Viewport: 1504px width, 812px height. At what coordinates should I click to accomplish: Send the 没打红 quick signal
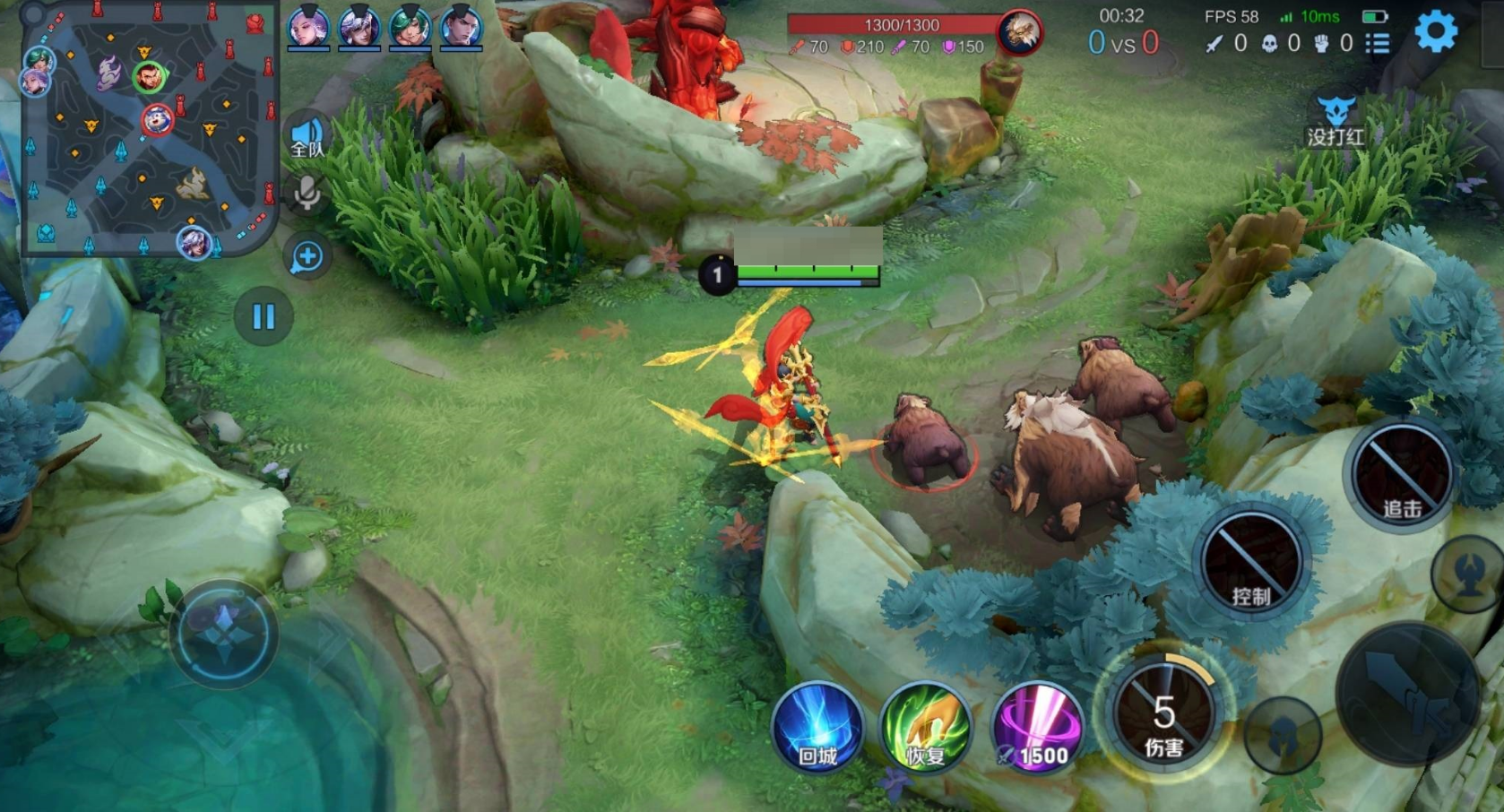point(1335,121)
